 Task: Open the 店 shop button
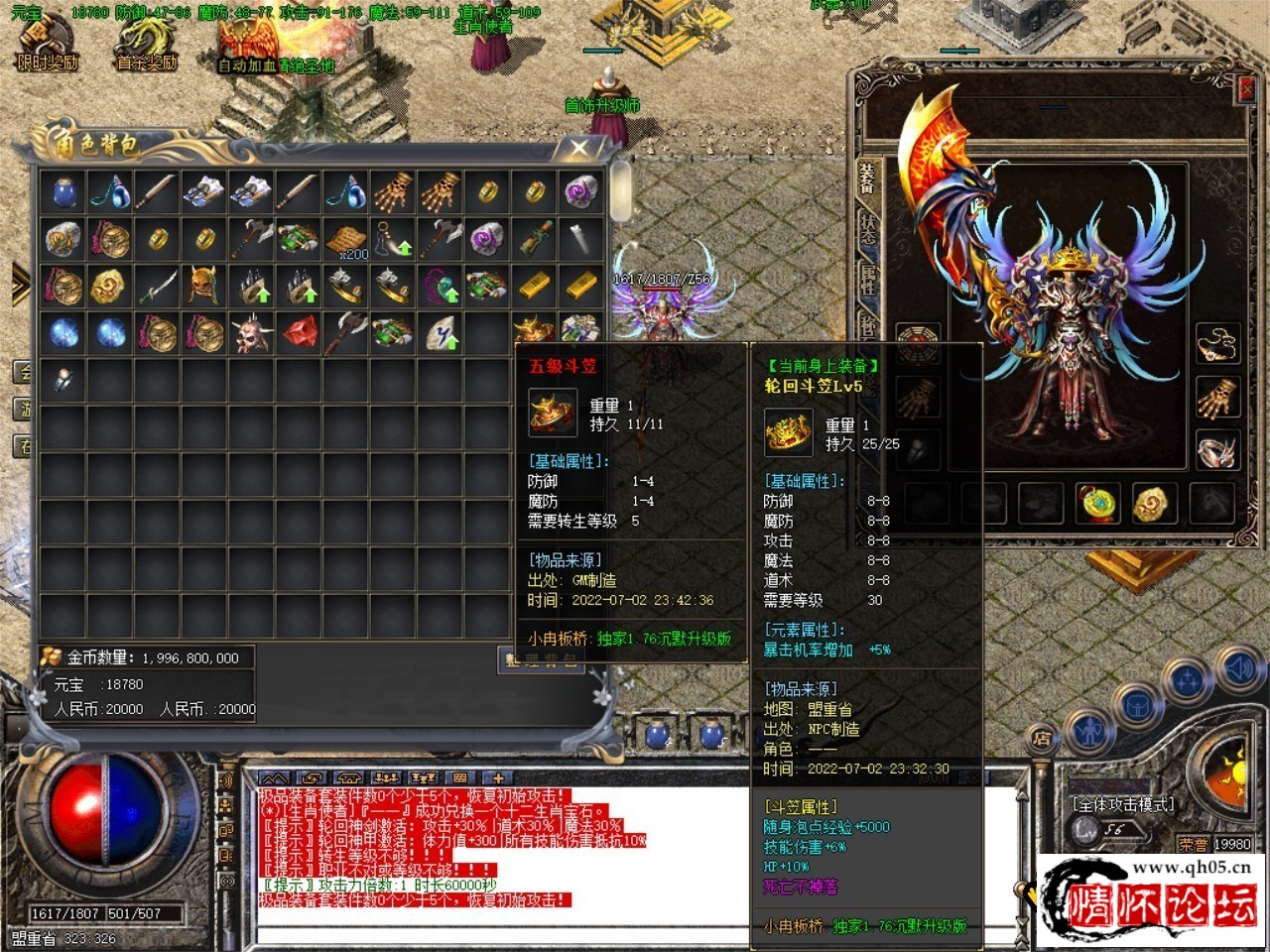click(1042, 738)
